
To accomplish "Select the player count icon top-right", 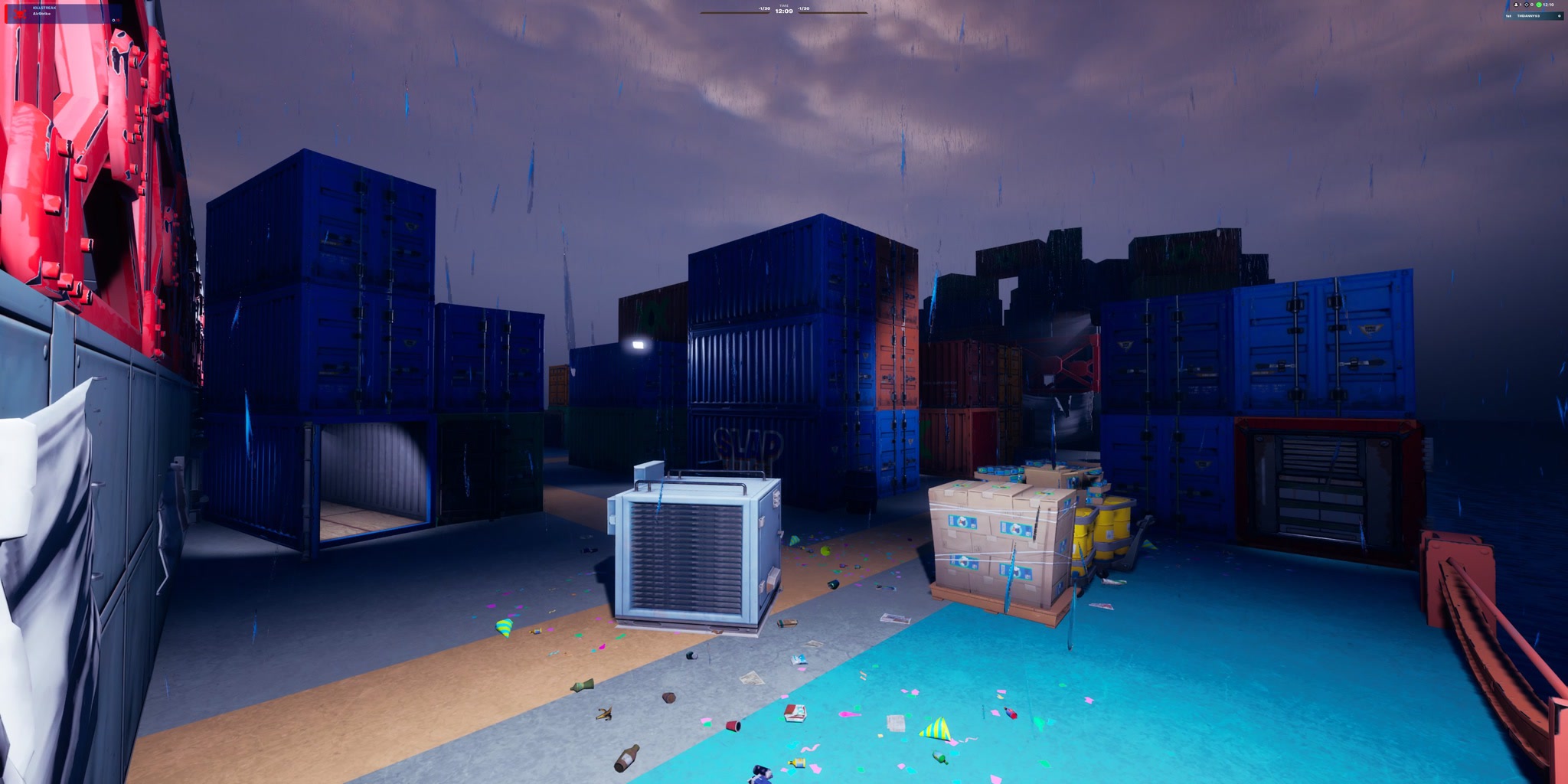I will 1516,5.
